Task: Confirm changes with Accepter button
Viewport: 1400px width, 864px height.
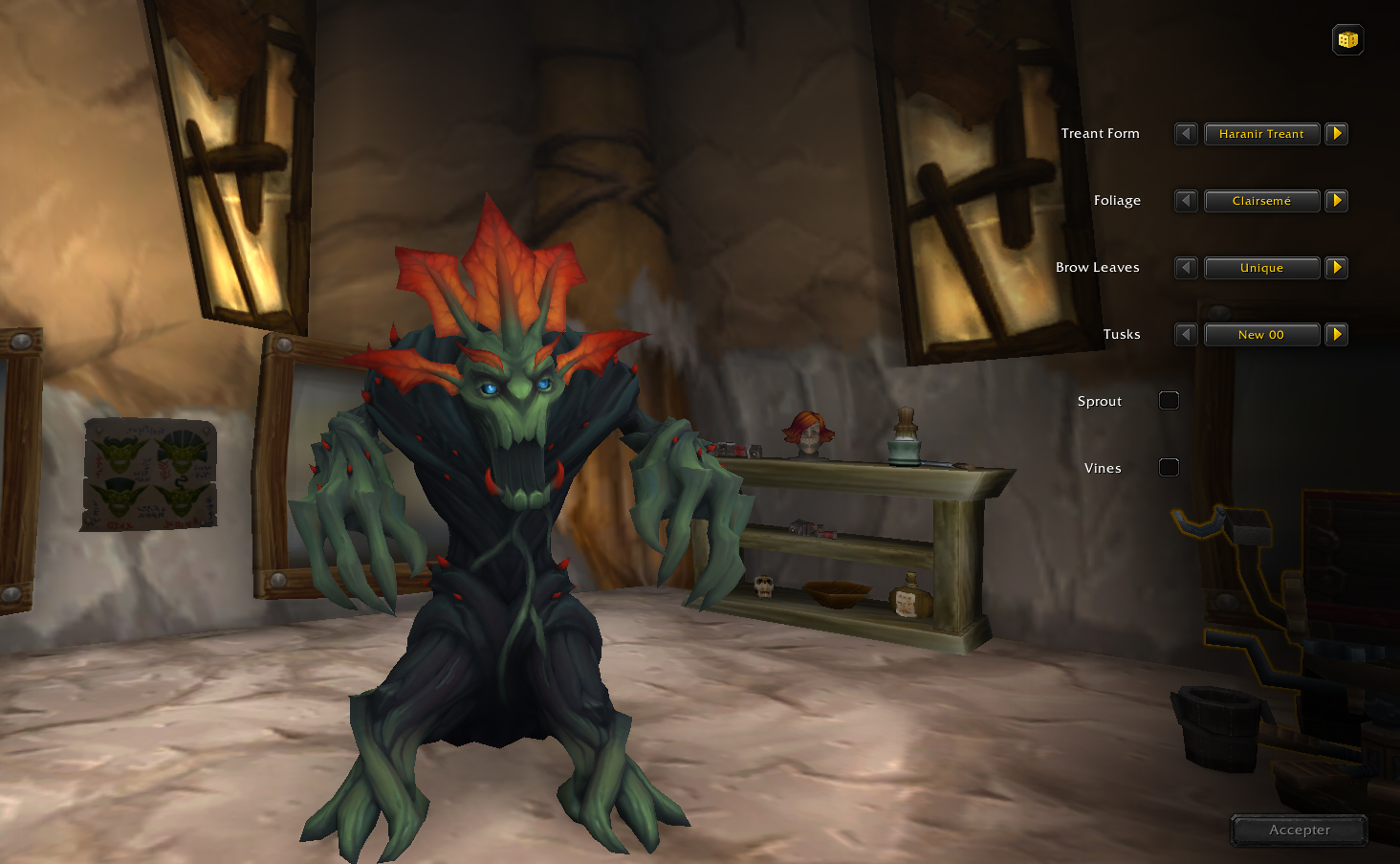Action: 1299,830
